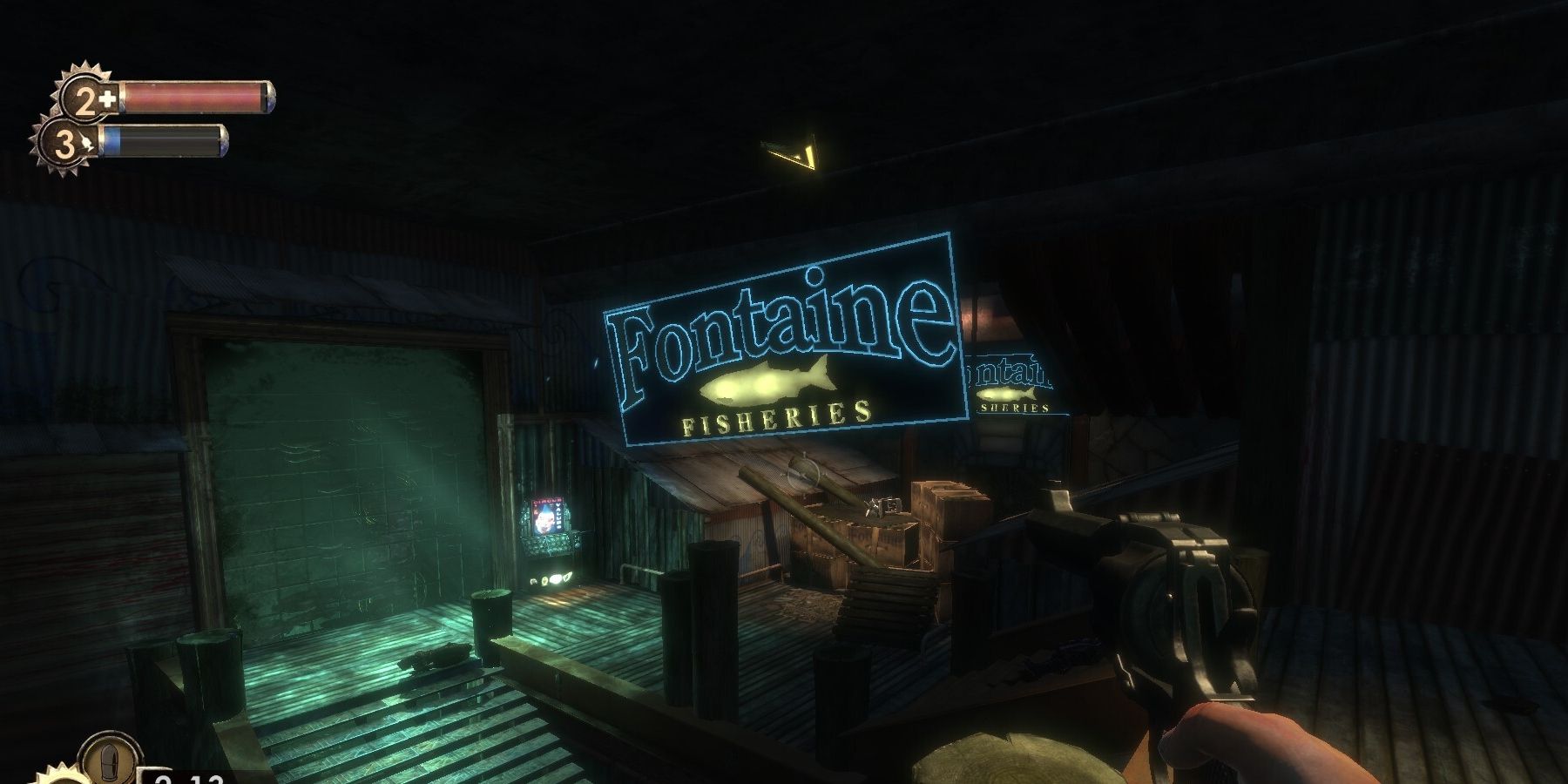Click the CIRCUS VALUES marquee text
The width and height of the screenshot is (1568, 784).
[547, 500]
